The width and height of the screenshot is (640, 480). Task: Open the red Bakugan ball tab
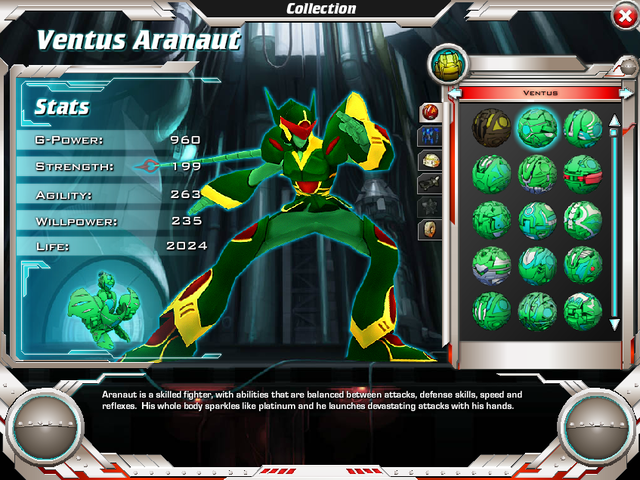(x=429, y=111)
